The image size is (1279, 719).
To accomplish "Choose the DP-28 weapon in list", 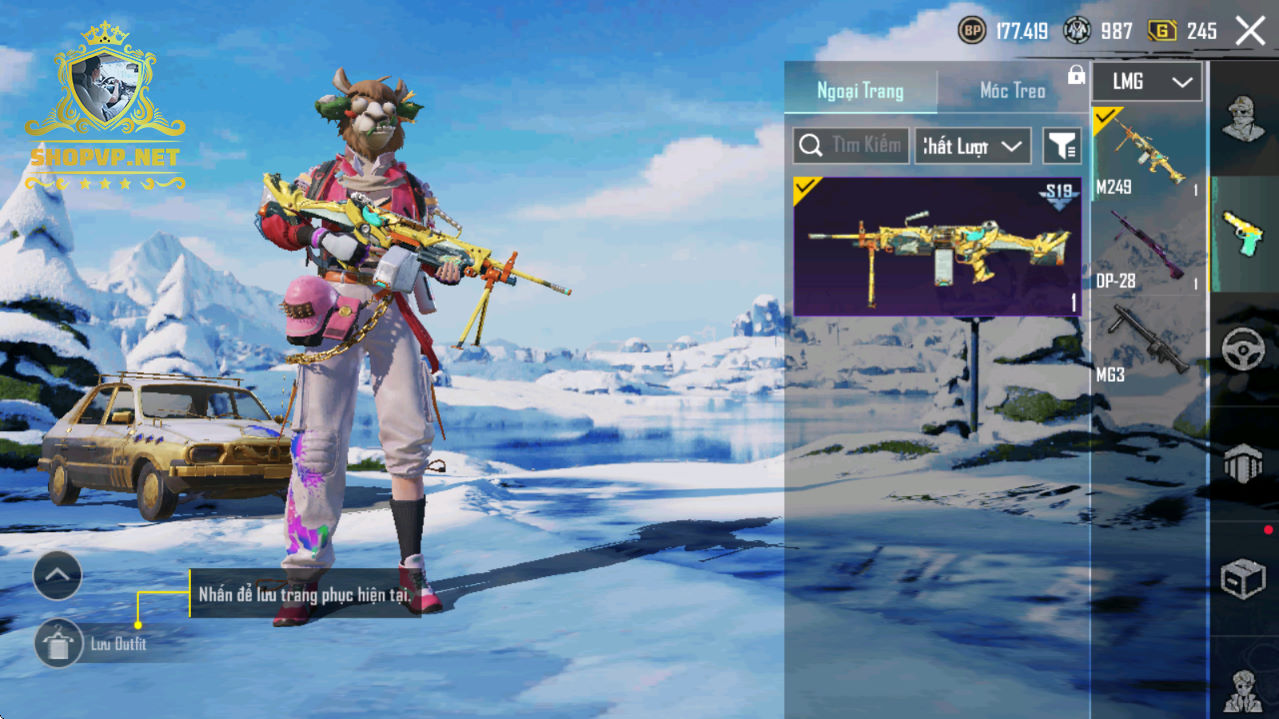I will click(x=1146, y=250).
